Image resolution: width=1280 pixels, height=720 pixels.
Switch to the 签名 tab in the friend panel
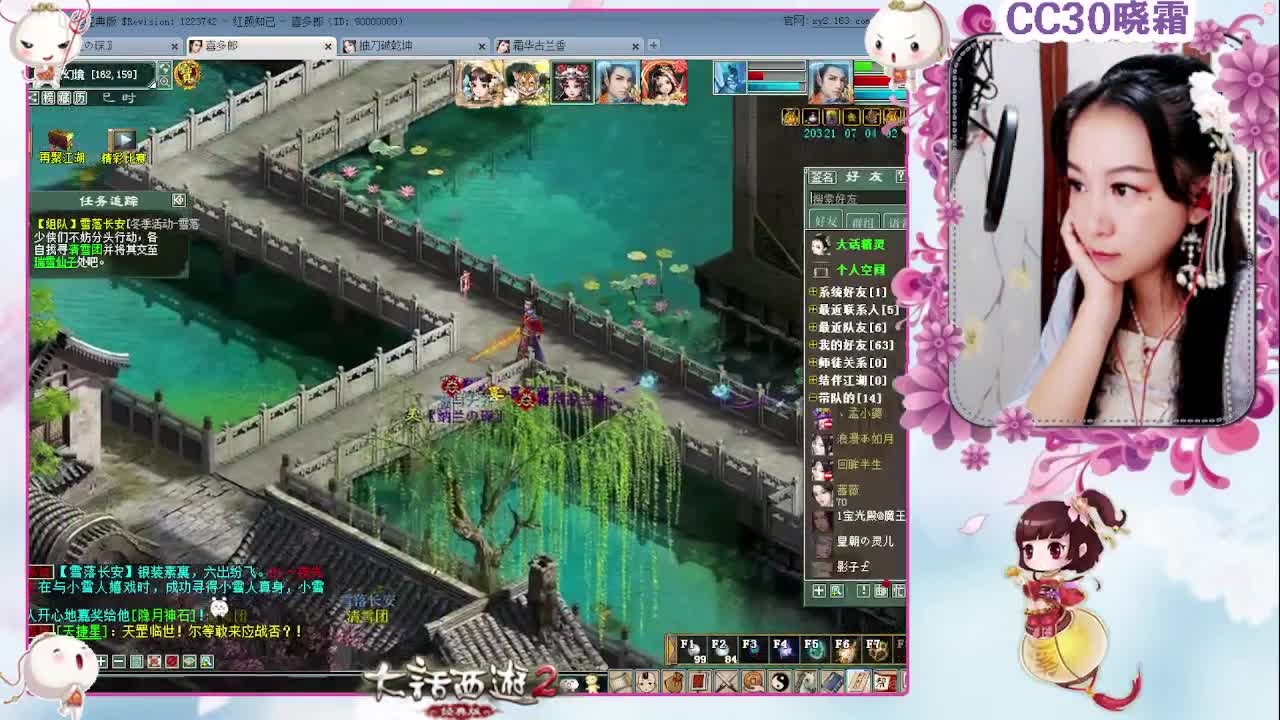(820, 179)
